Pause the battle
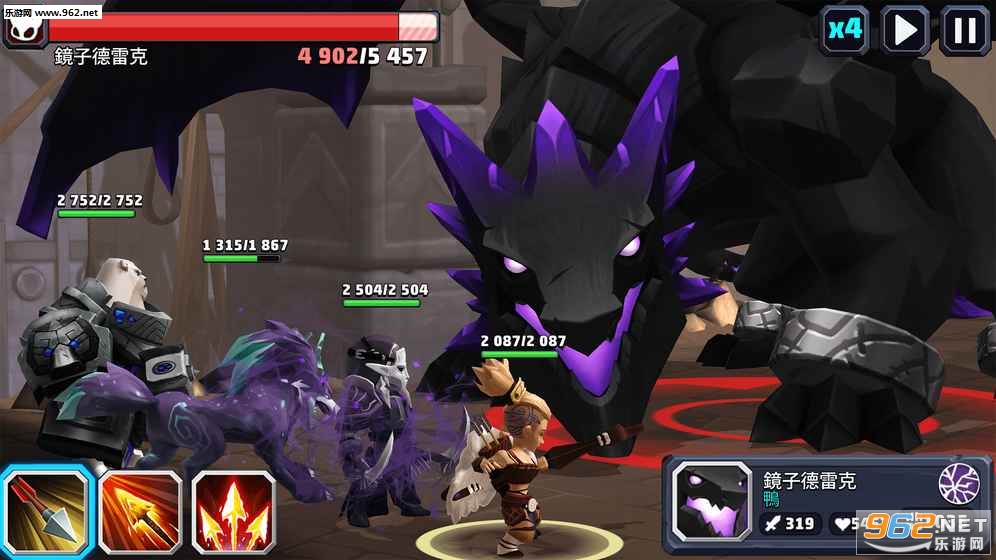 coord(964,29)
